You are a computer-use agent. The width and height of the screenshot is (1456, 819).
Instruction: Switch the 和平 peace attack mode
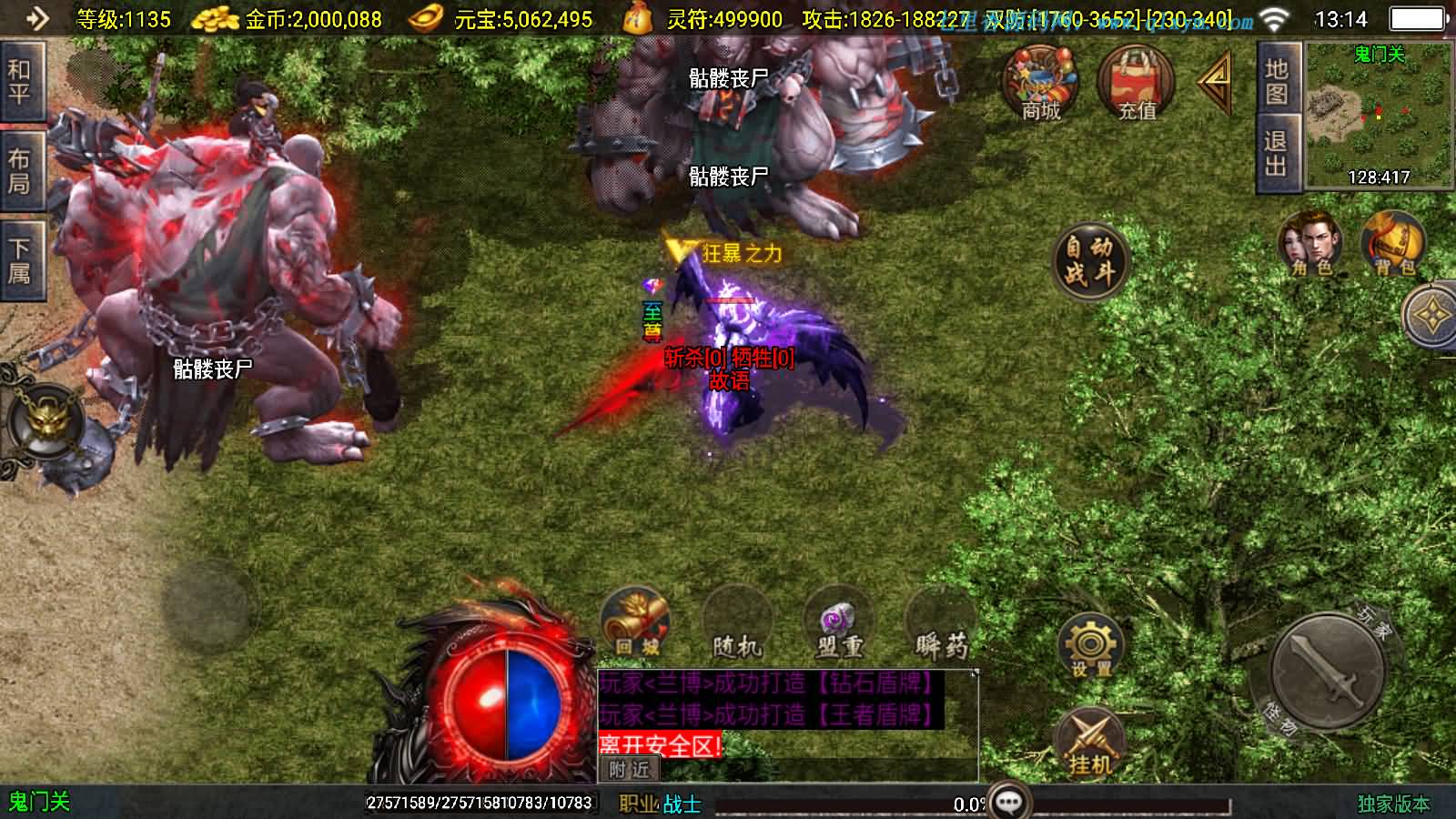(x=20, y=82)
